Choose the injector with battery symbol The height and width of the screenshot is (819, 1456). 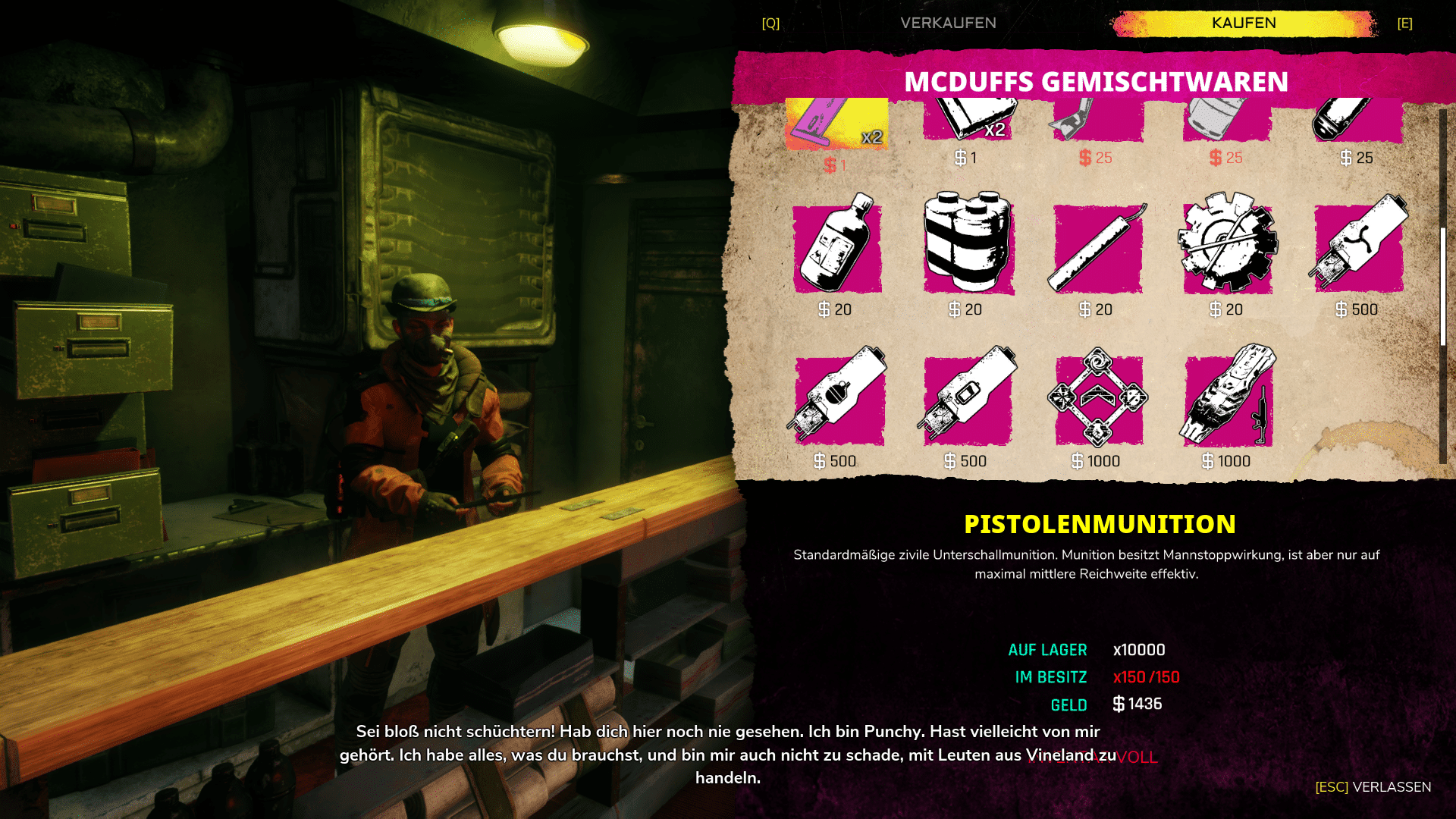(968, 397)
